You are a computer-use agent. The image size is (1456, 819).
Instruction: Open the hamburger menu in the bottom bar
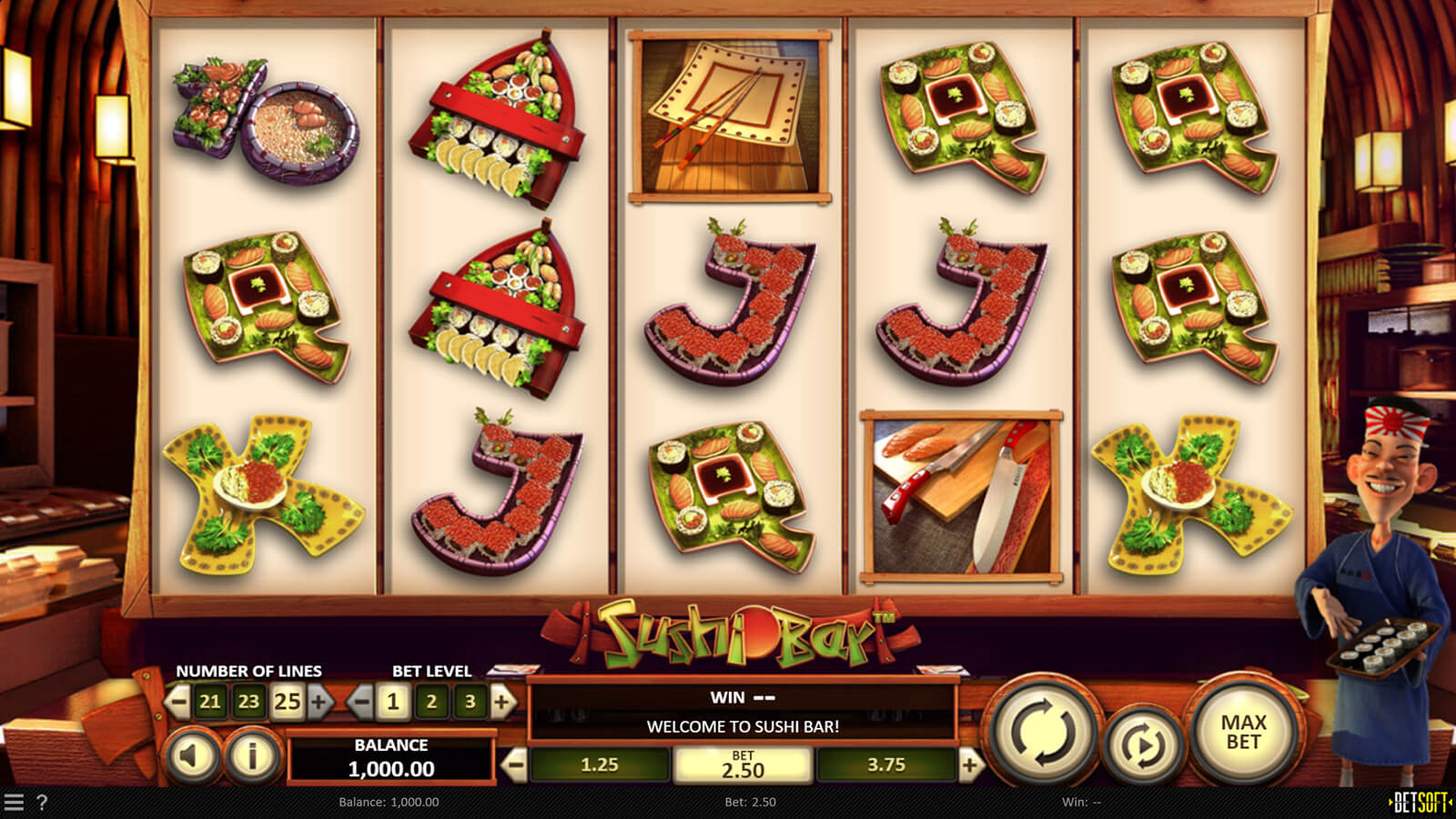14,802
